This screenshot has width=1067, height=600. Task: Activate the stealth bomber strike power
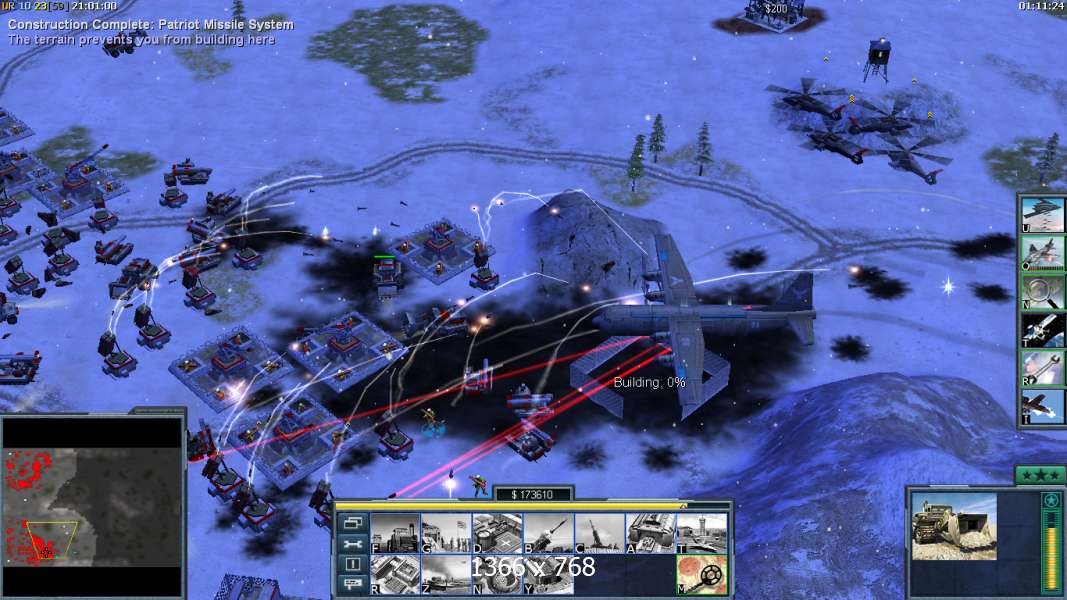point(1042,214)
